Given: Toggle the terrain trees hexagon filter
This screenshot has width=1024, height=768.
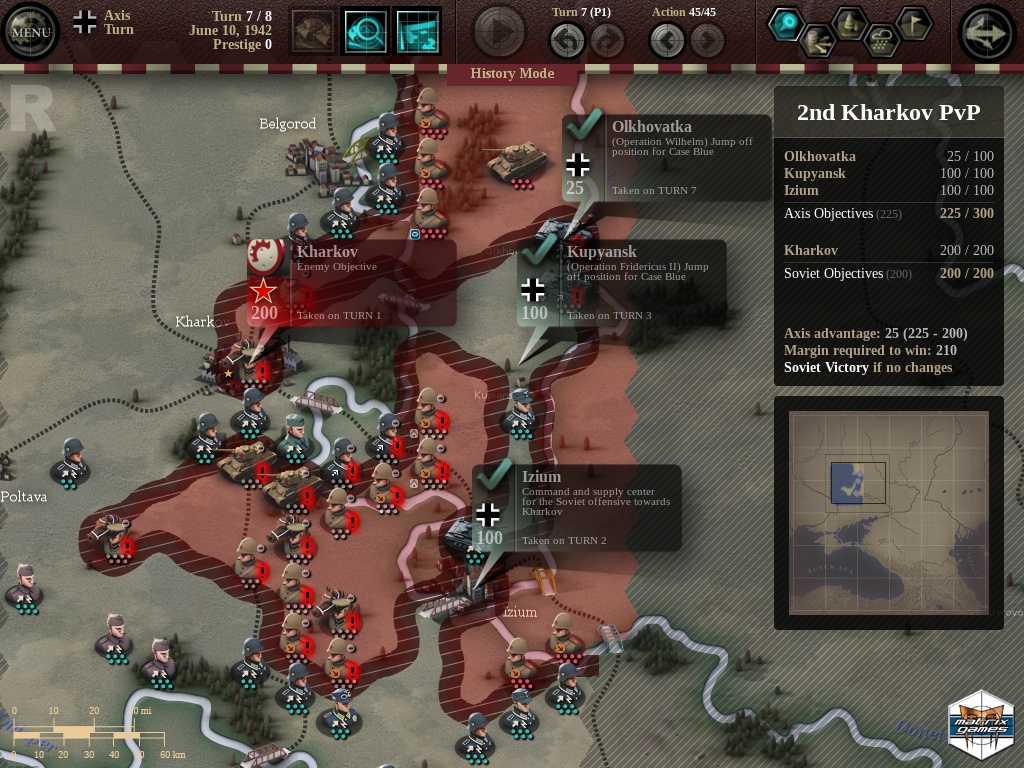Looking at the screenshot, I should [850, 23].
